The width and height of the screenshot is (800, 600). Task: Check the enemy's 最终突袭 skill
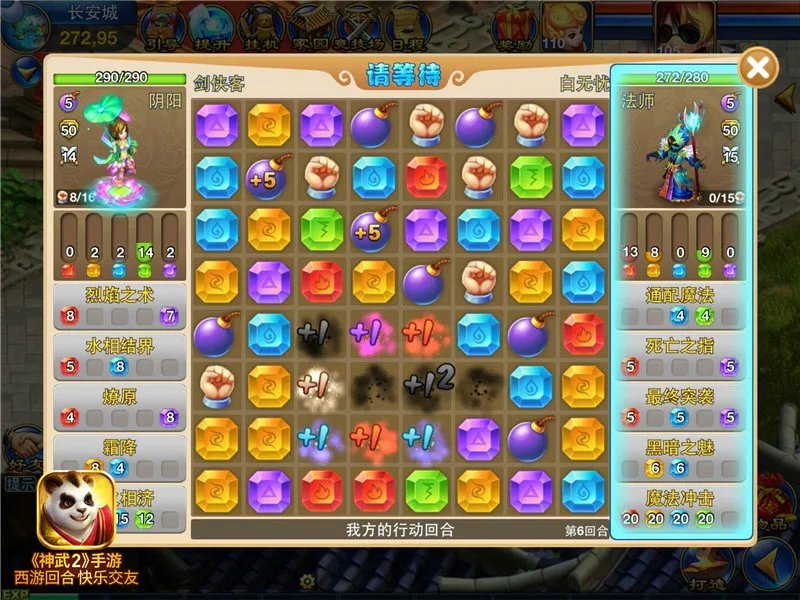click(x=680, y=405)
